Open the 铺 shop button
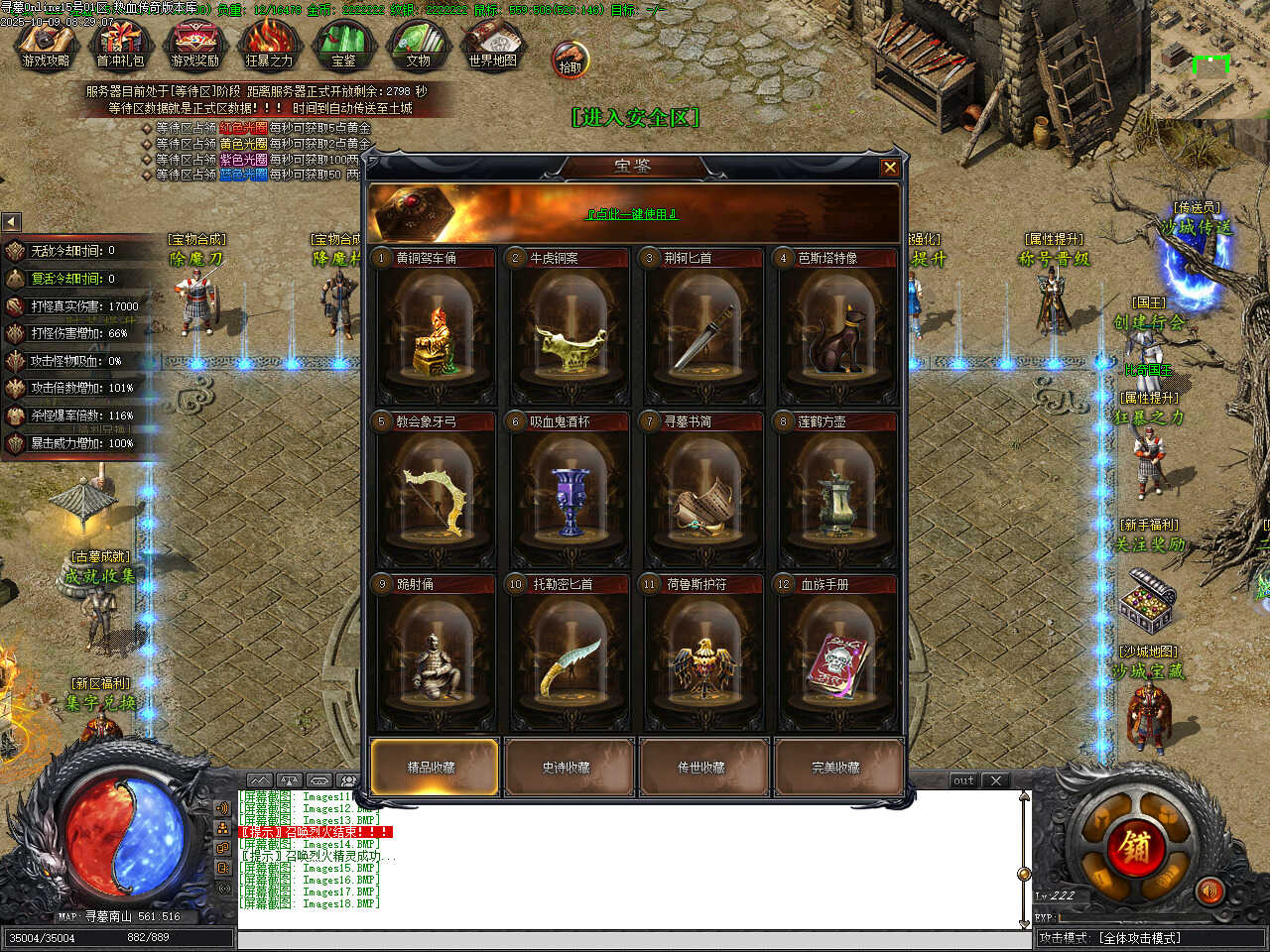Screen dimensions: 1270x952 [1135, 846]
